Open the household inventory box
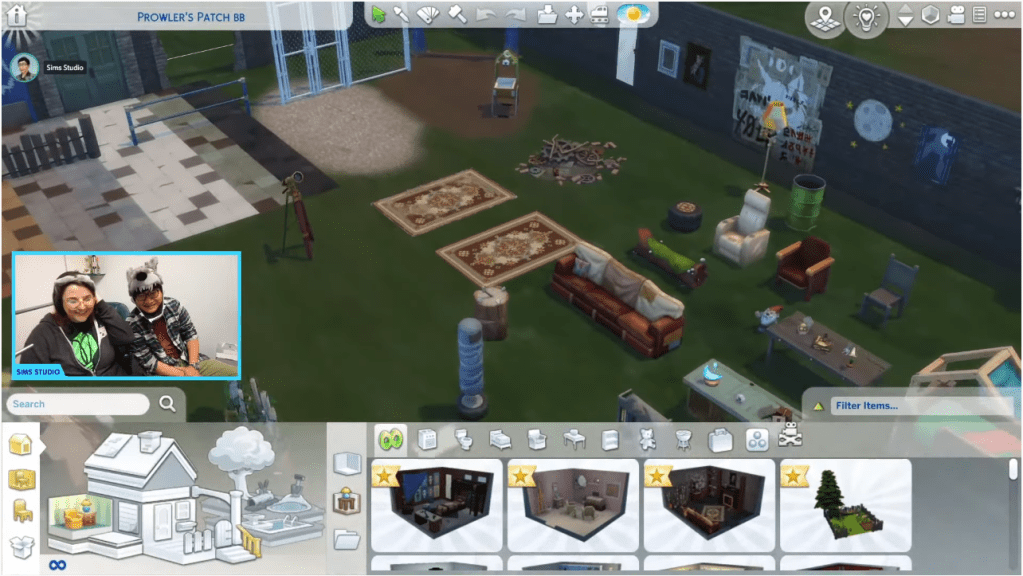1023x576 pixels. pos(21,546)
